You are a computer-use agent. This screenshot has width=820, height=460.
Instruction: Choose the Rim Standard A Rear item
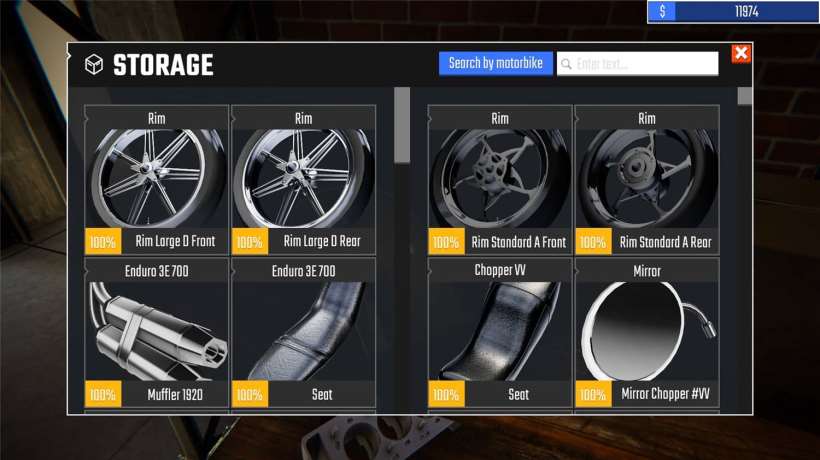(647, 180)
